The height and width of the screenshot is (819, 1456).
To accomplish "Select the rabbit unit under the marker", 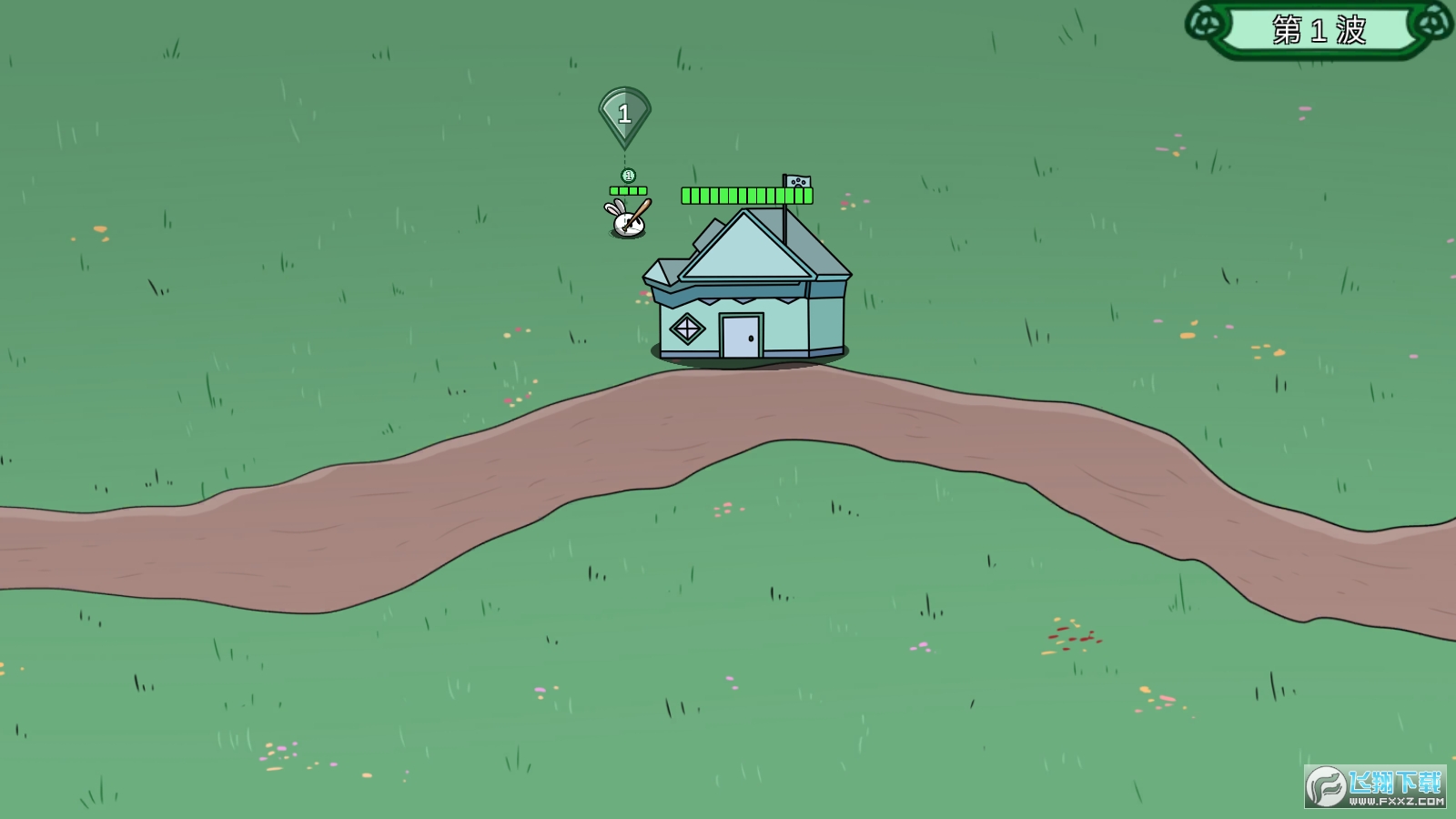I will coord(627,220).
